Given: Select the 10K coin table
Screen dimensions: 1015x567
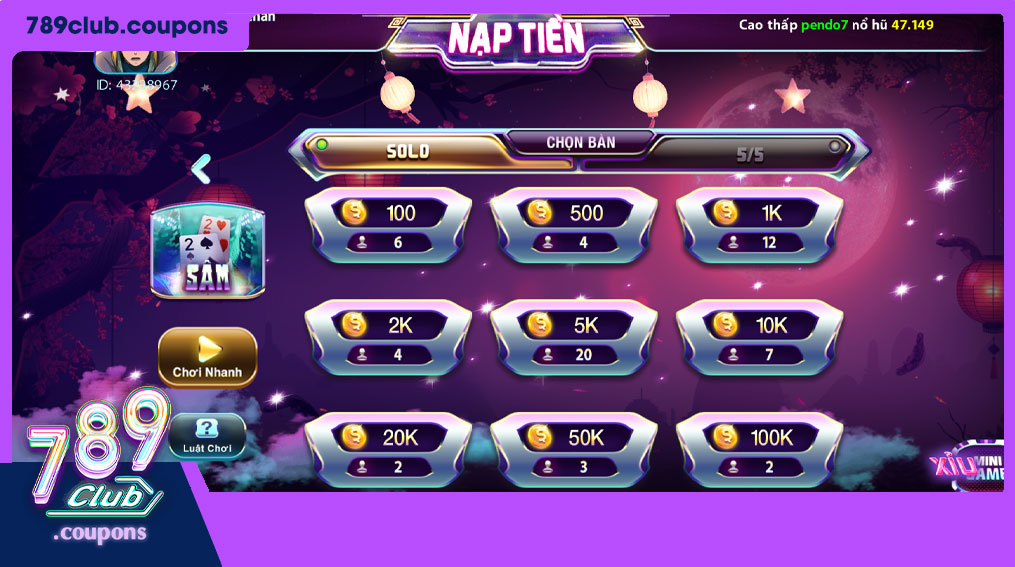Looking at the screenshot, I should click(x=759, y=338).
